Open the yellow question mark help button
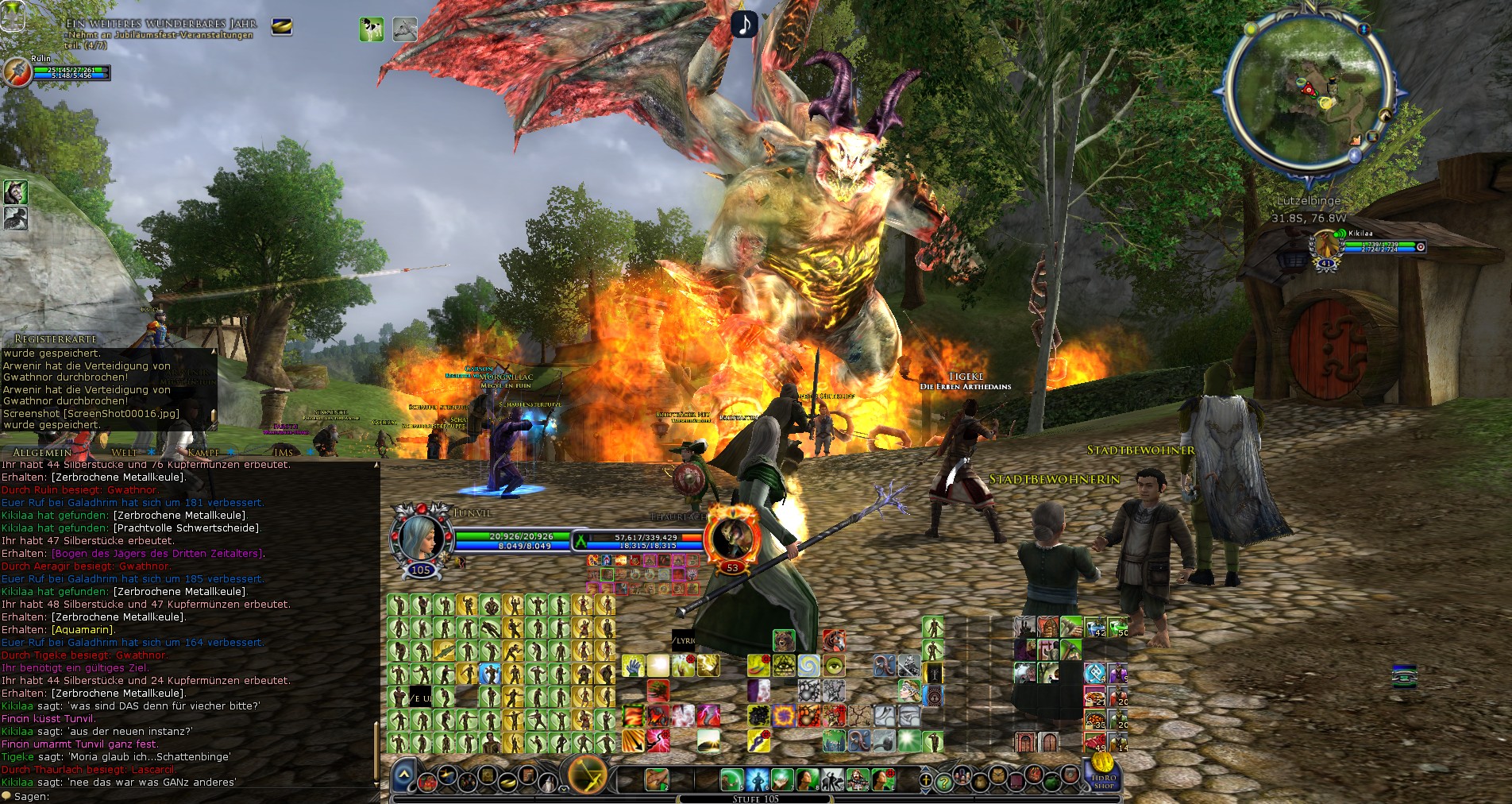The height and width of the screenshot is (804, 1512). pos(943,782)
